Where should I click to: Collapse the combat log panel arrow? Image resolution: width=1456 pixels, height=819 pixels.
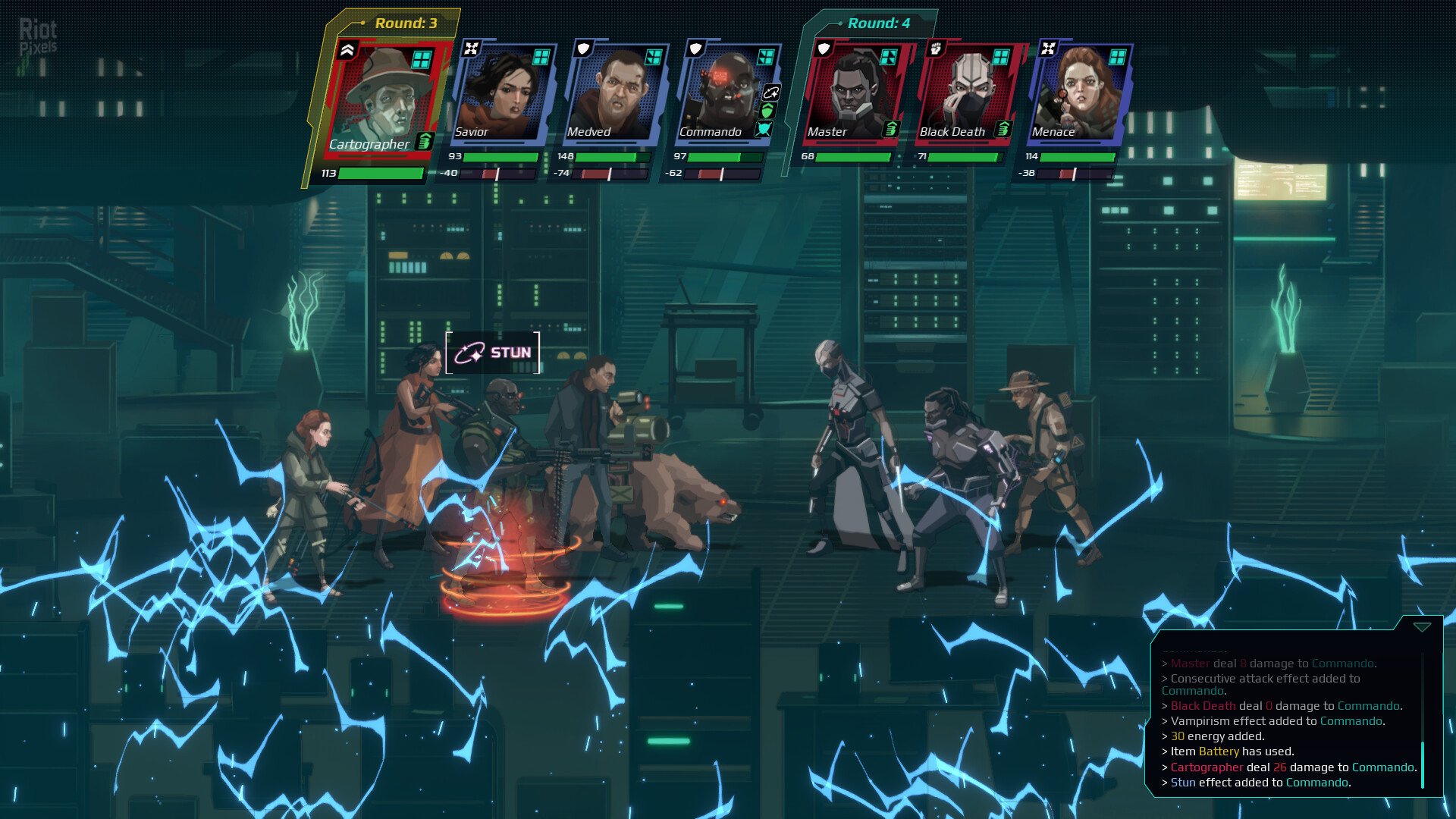(1422, 627)
